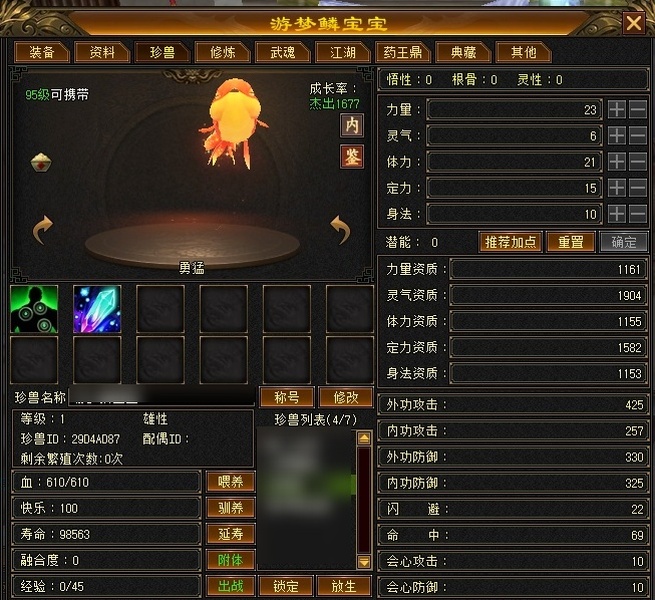Switch to the 装备 tab
The height and width of the screenshot is (600, 655).
coord(41,52)
